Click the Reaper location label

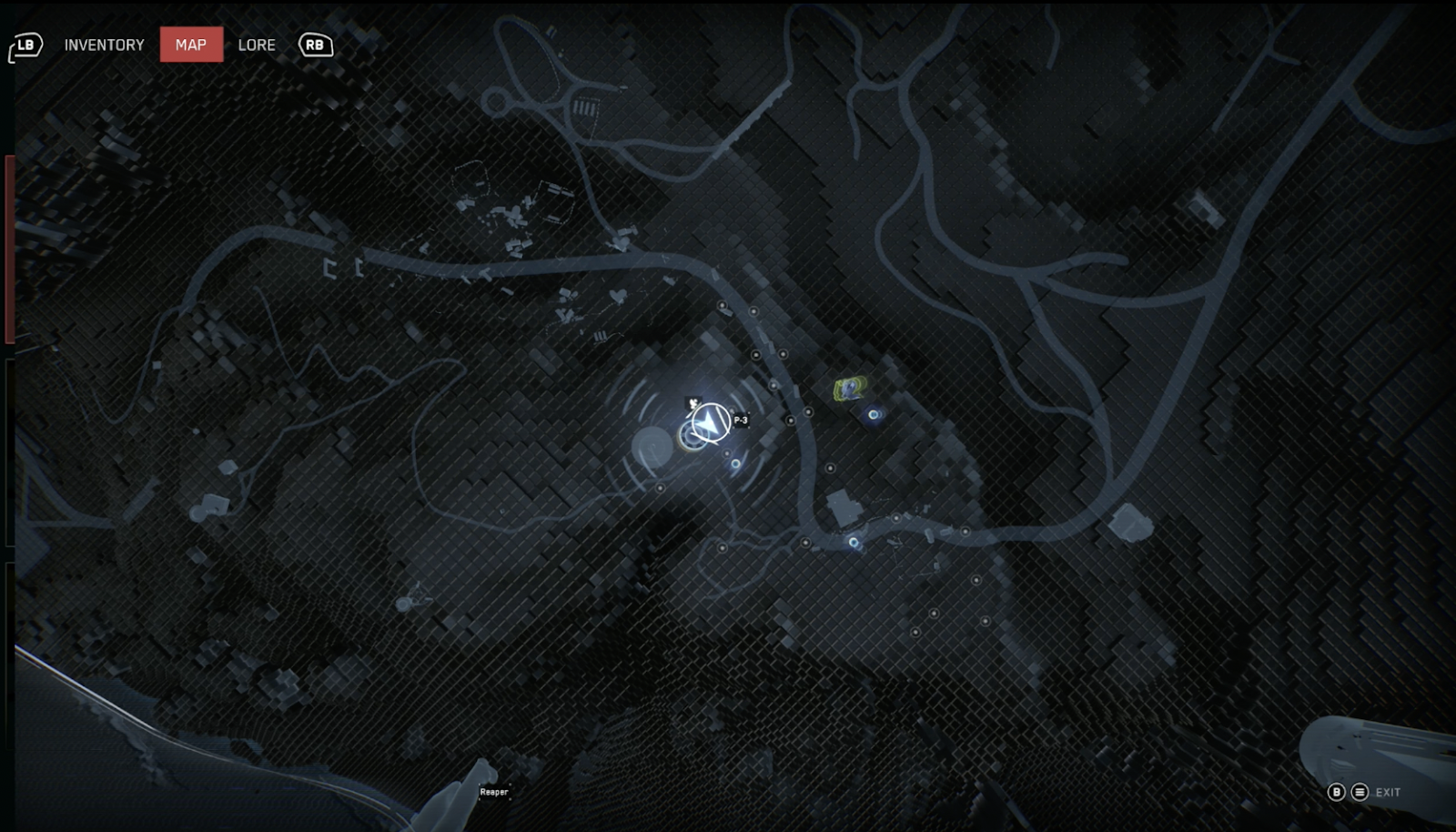pos(494,792)
